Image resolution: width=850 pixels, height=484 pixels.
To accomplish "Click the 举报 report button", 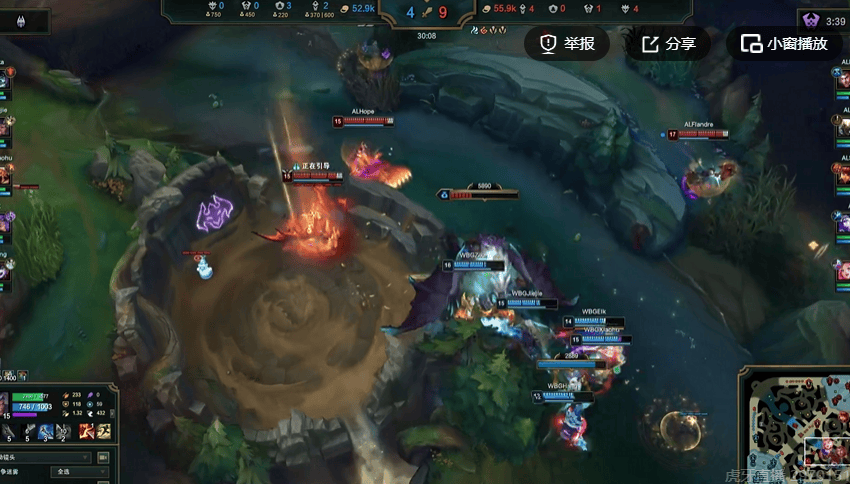I will 567,44.
